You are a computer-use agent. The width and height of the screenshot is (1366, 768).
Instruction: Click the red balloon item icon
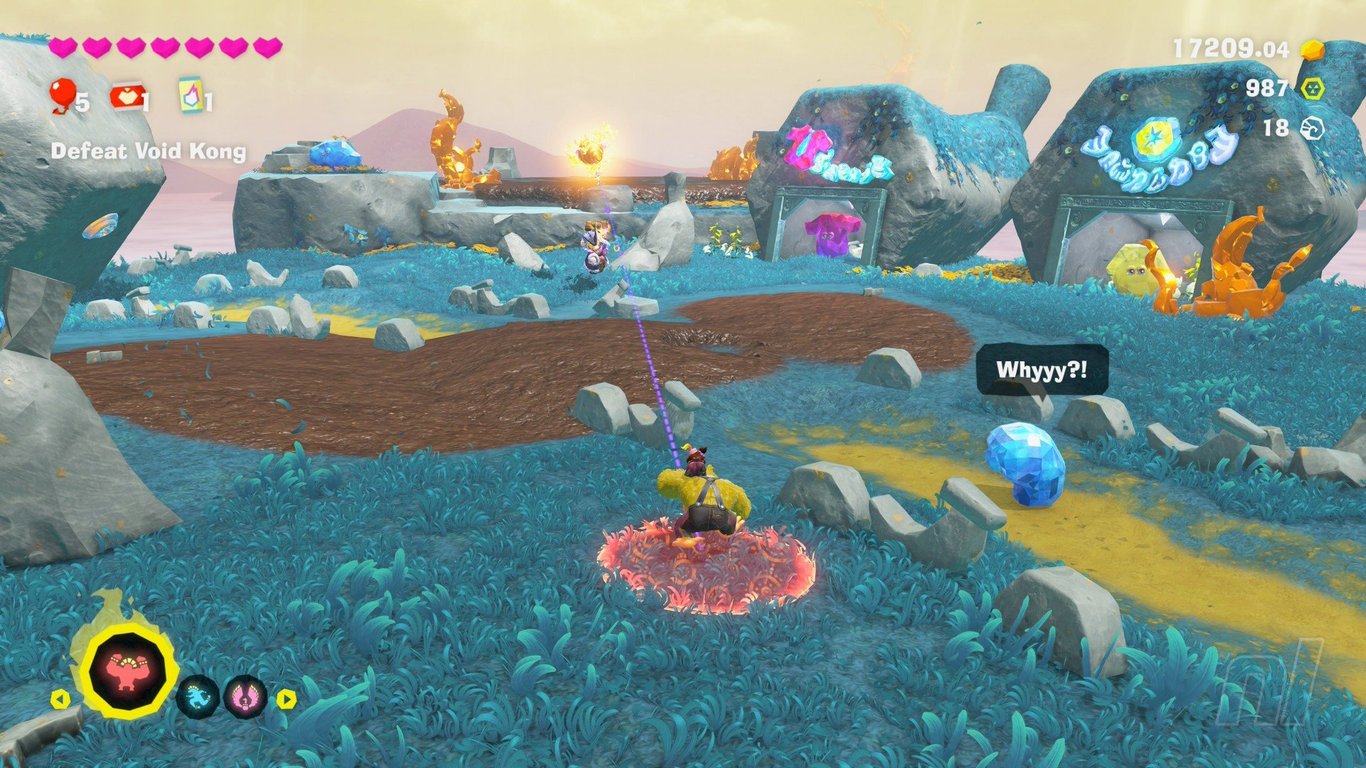tap(62, 95)
